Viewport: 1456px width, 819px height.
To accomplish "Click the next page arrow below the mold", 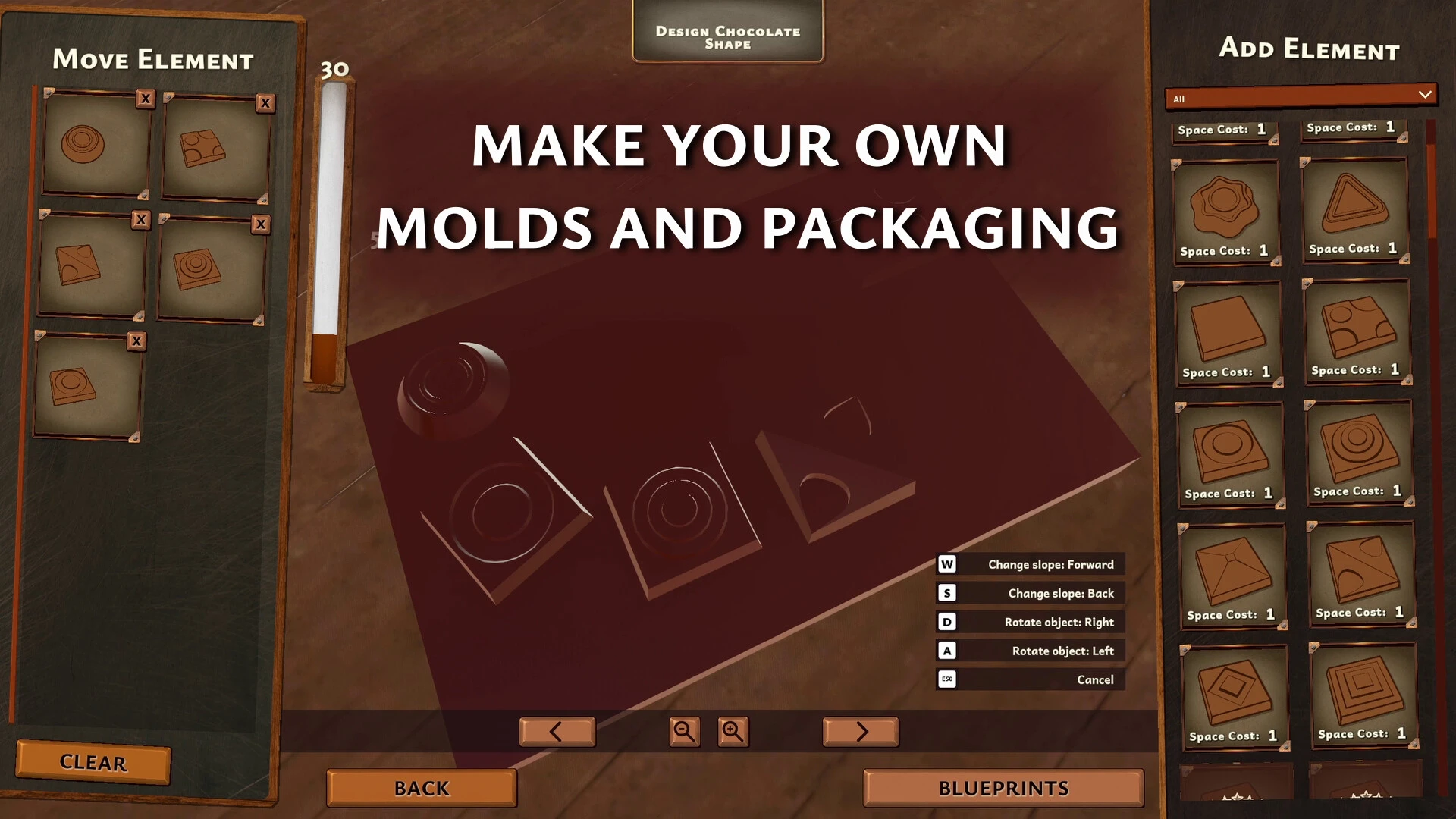I will pos(860,731).
